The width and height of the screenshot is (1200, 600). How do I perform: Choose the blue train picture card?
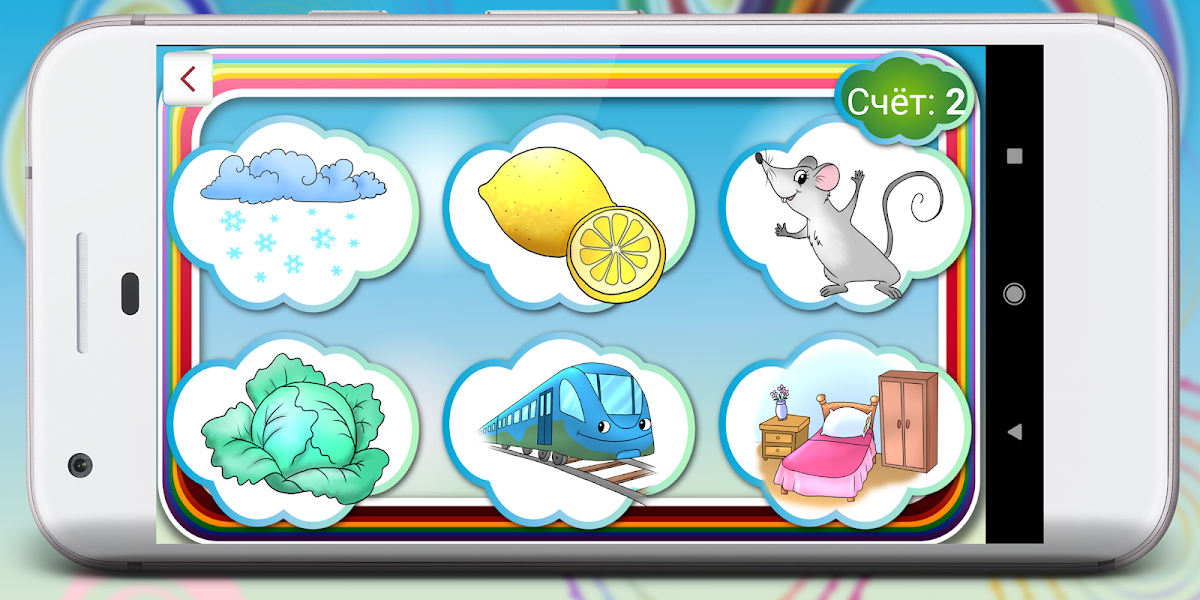point(570,430)
